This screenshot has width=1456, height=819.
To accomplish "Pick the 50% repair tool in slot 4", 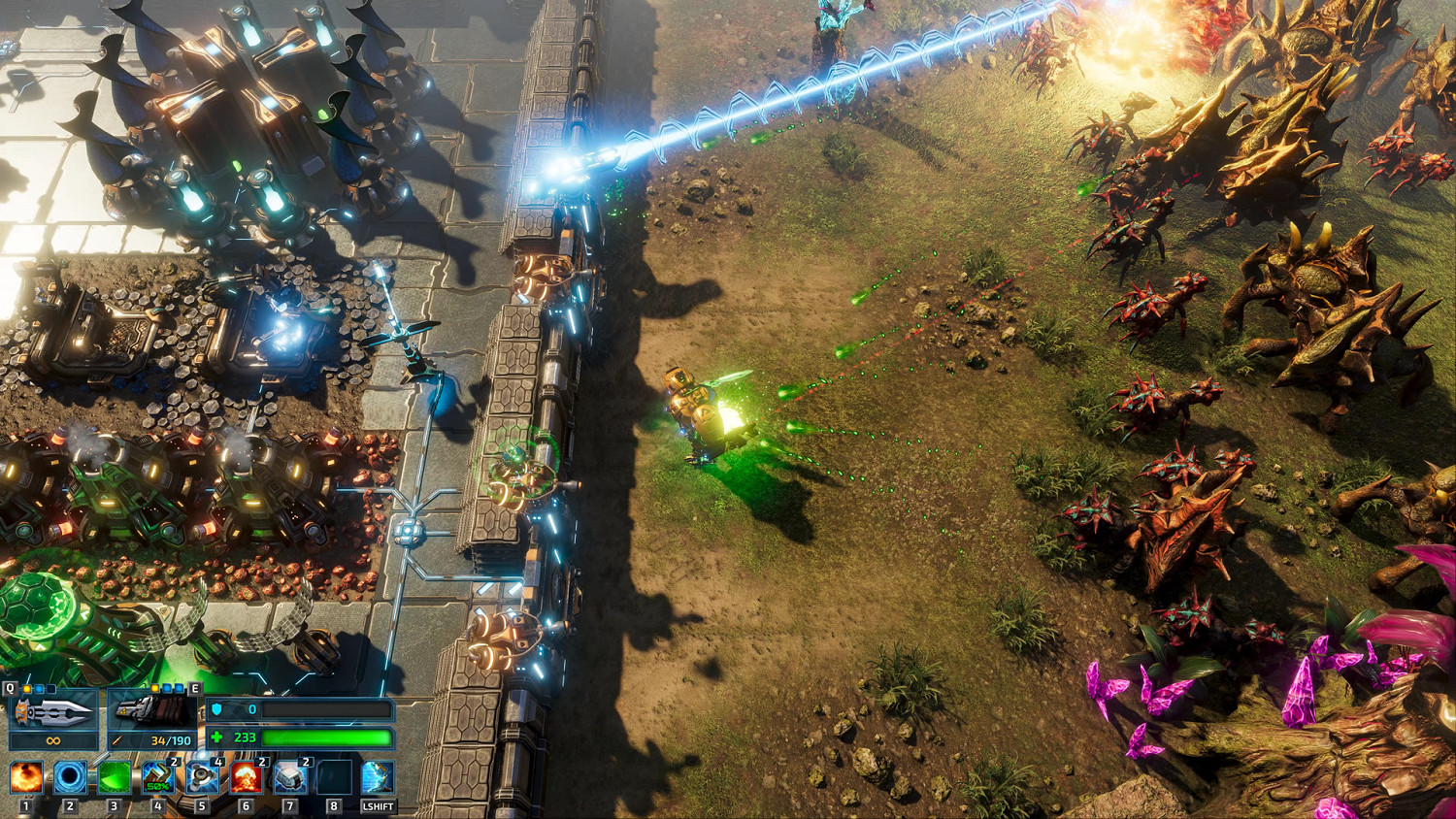I will point(157,778).
